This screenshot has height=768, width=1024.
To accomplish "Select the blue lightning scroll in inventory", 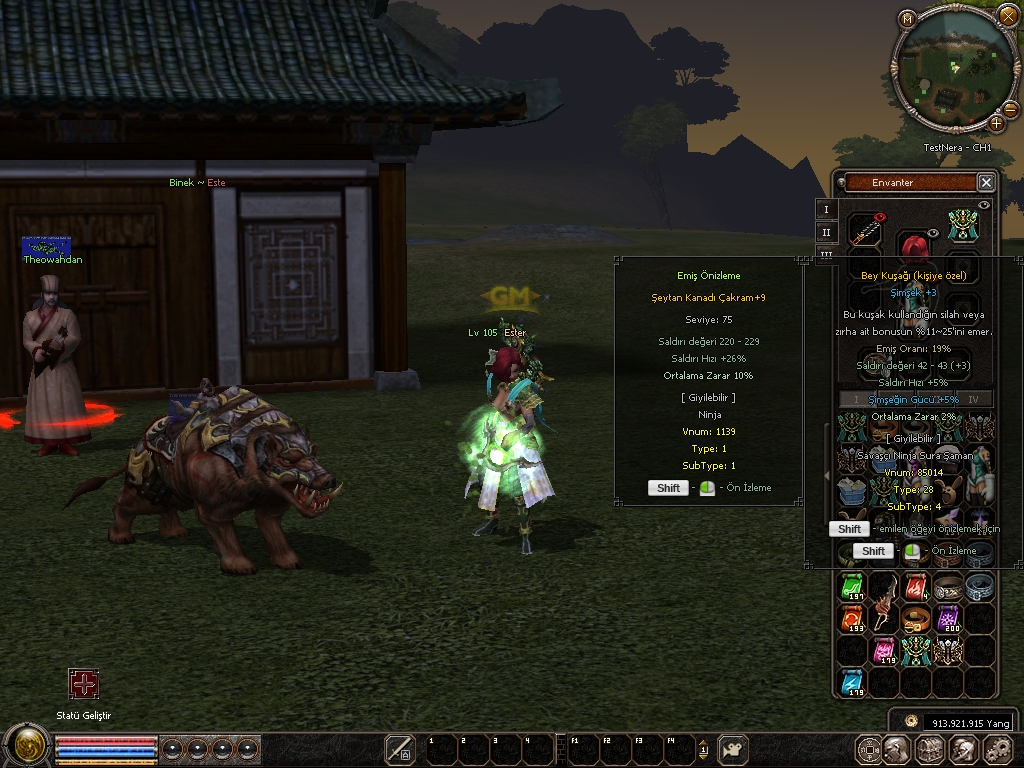I will click(x=852, y=683).
